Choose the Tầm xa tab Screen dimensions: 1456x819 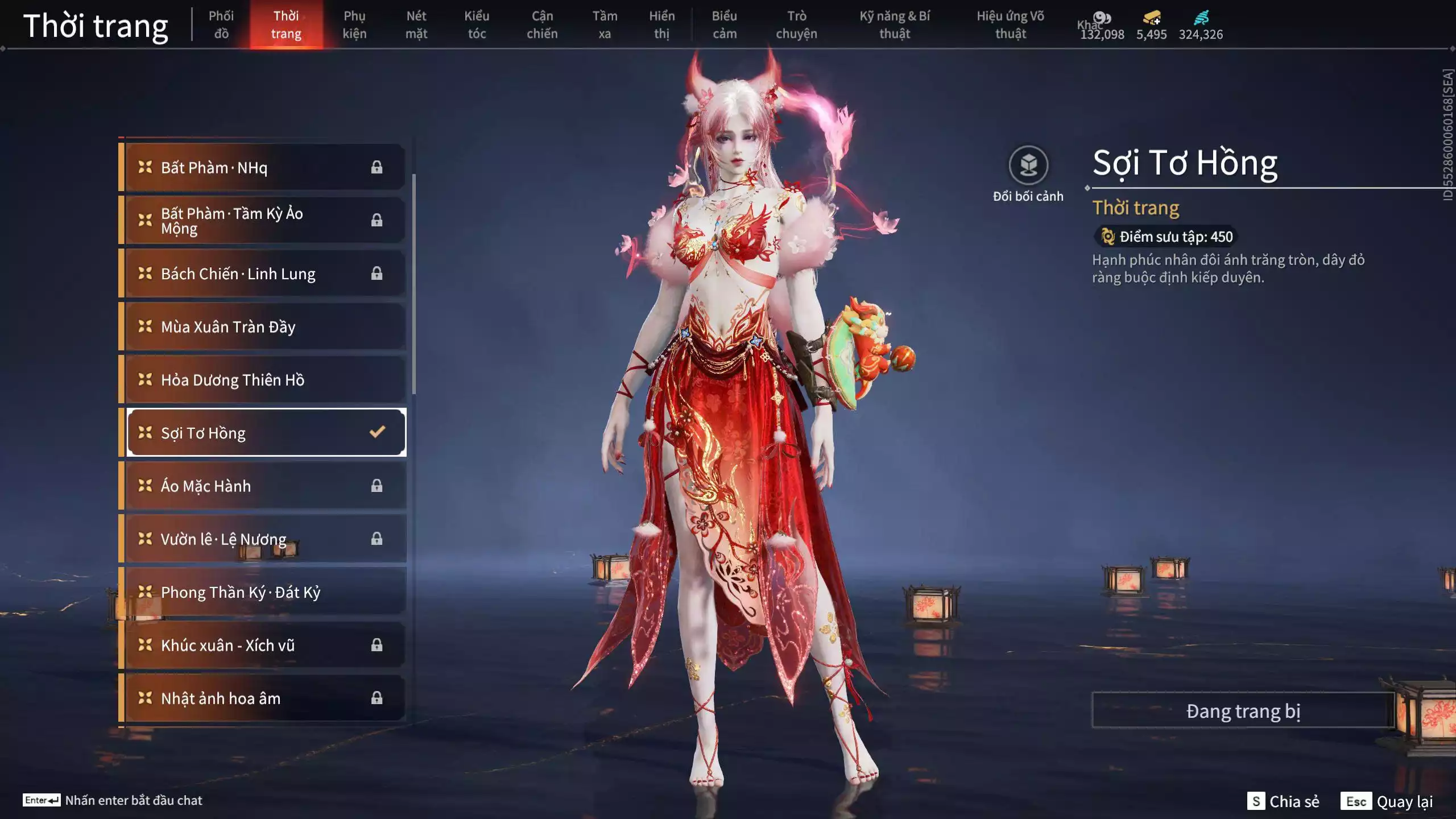605,24
